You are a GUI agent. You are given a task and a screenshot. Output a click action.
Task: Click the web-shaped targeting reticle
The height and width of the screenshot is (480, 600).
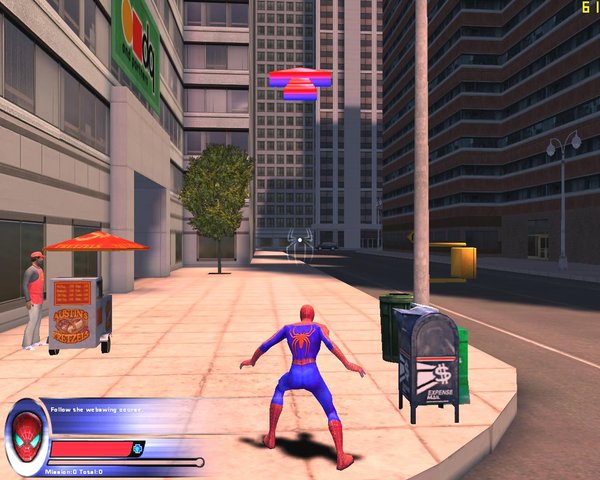[299, 240]
